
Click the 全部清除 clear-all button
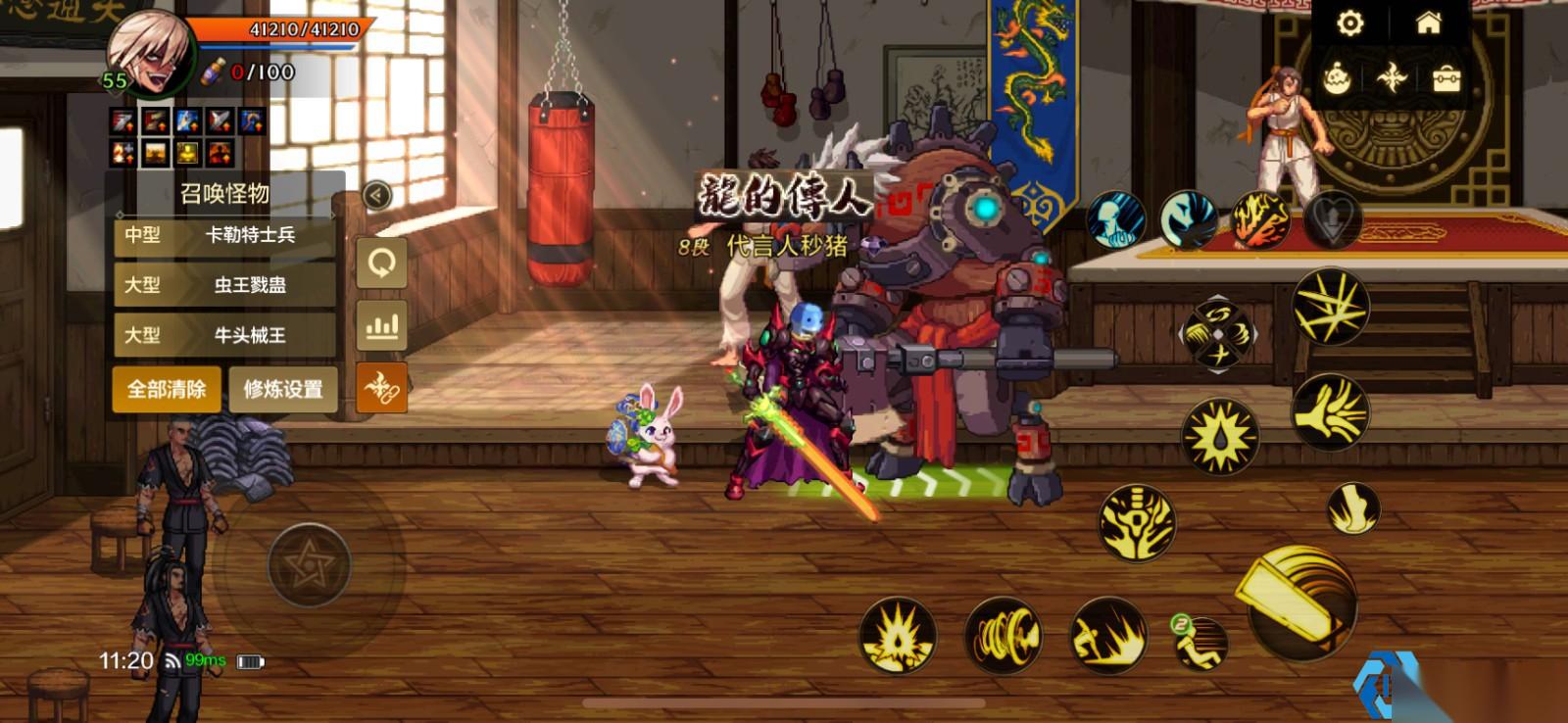(x=167, y=389)
